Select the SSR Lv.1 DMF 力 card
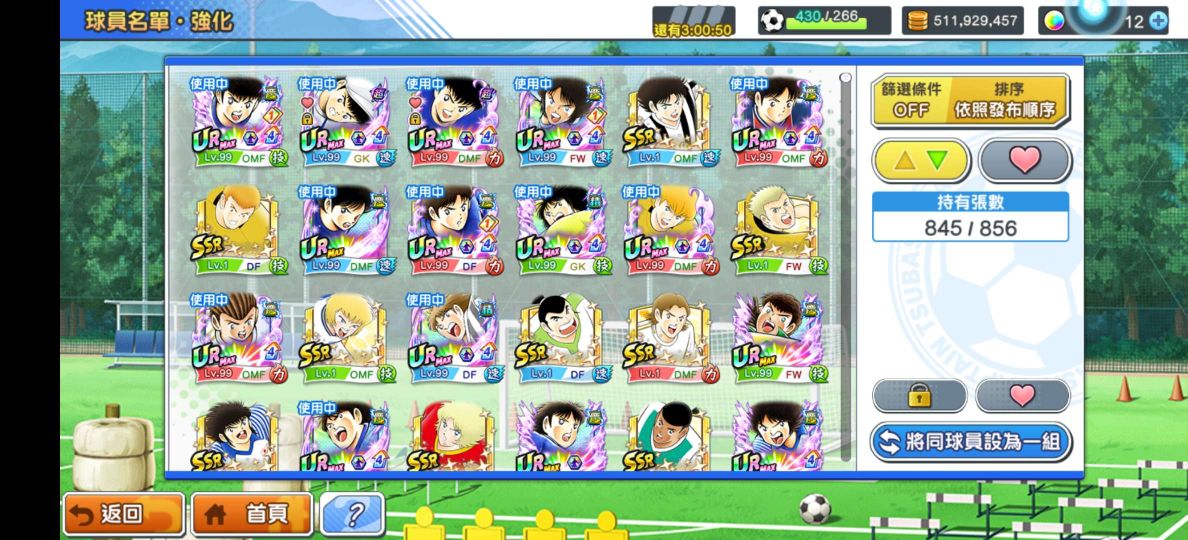Viewport: 1188px width, 540px height. pos(670,337)
